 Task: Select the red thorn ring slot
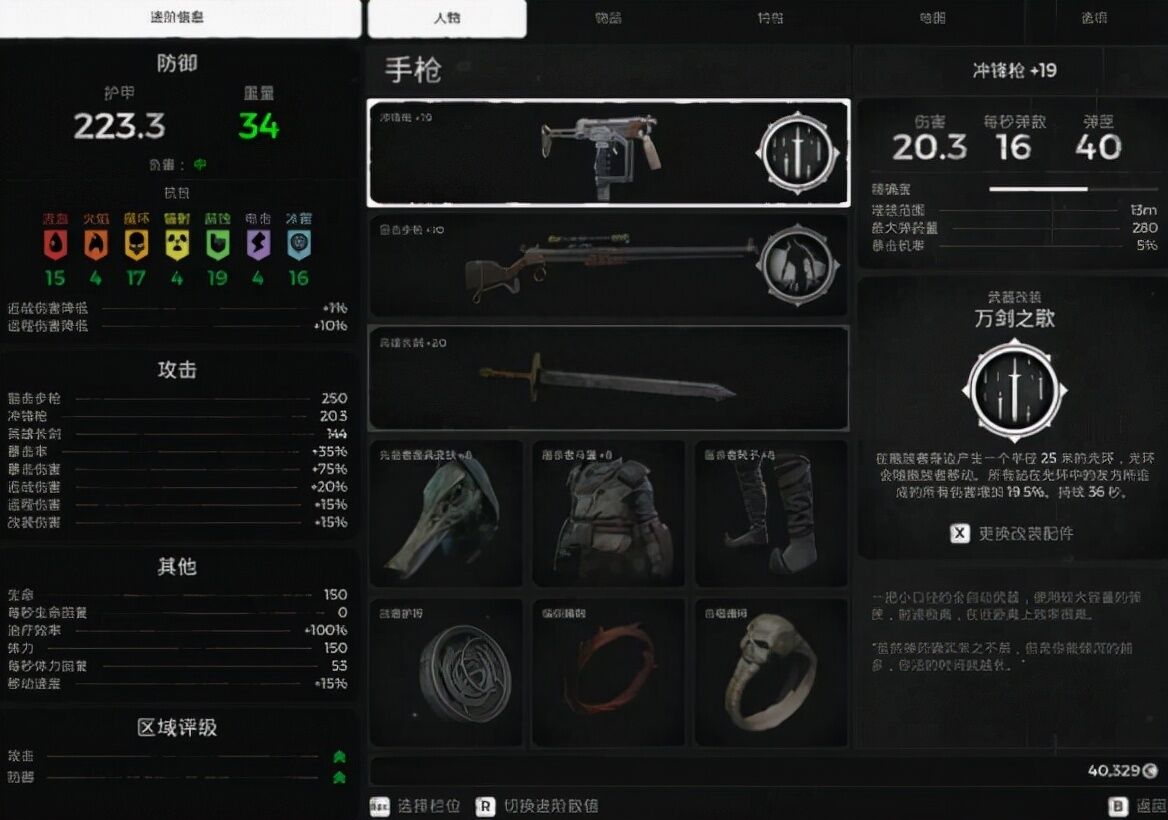click(x=608, y=672)
